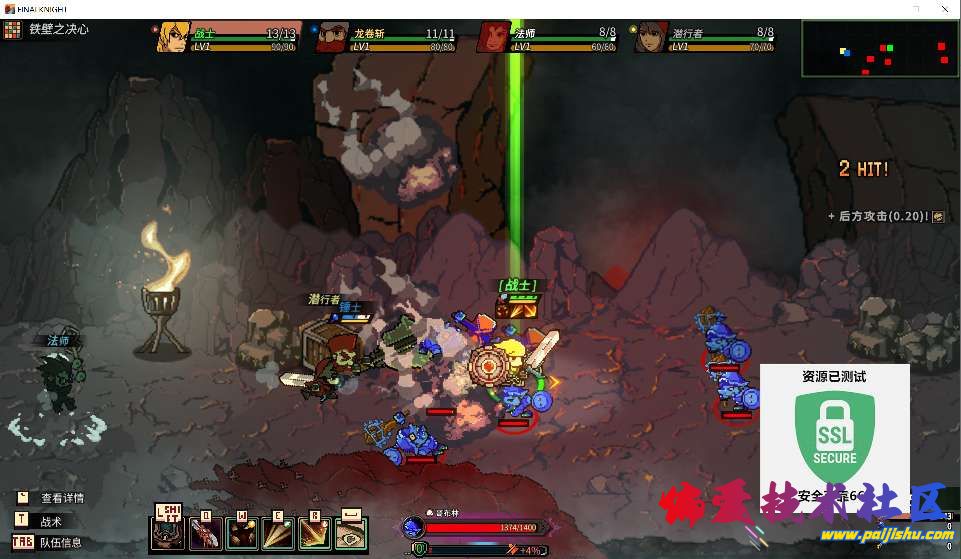This screenshot has width=961, height=559.
Task: Use the Q sword skill
Action: point(205,533)
